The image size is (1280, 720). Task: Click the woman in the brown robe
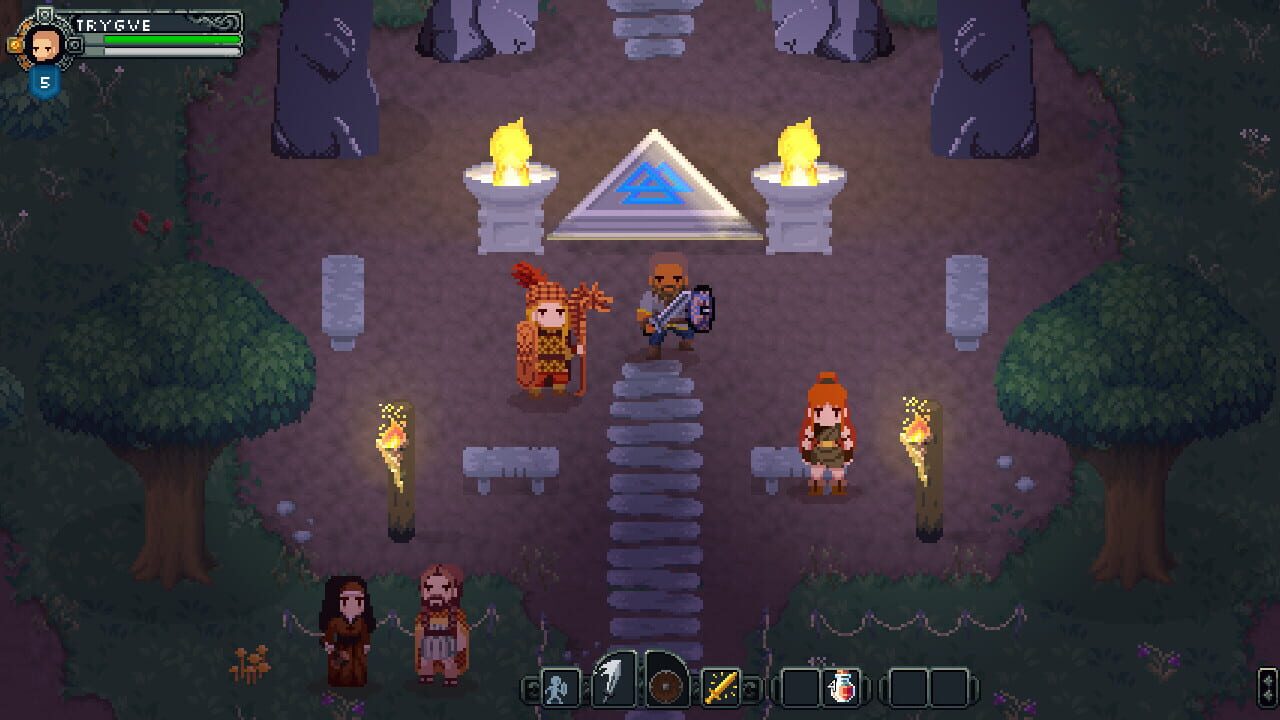click(345, 620)
